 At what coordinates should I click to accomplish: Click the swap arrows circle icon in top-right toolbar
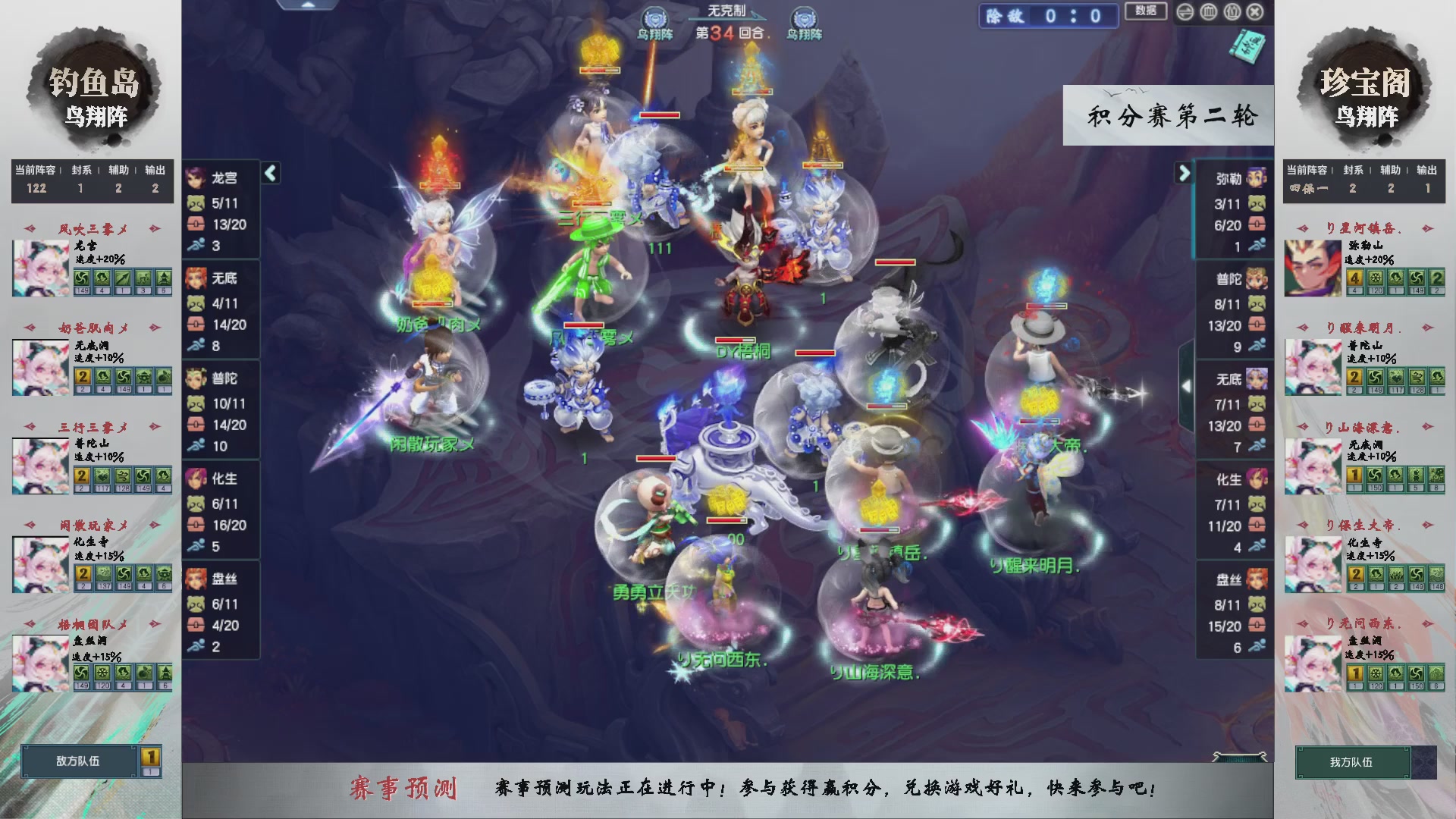[x=1185, y=12]
